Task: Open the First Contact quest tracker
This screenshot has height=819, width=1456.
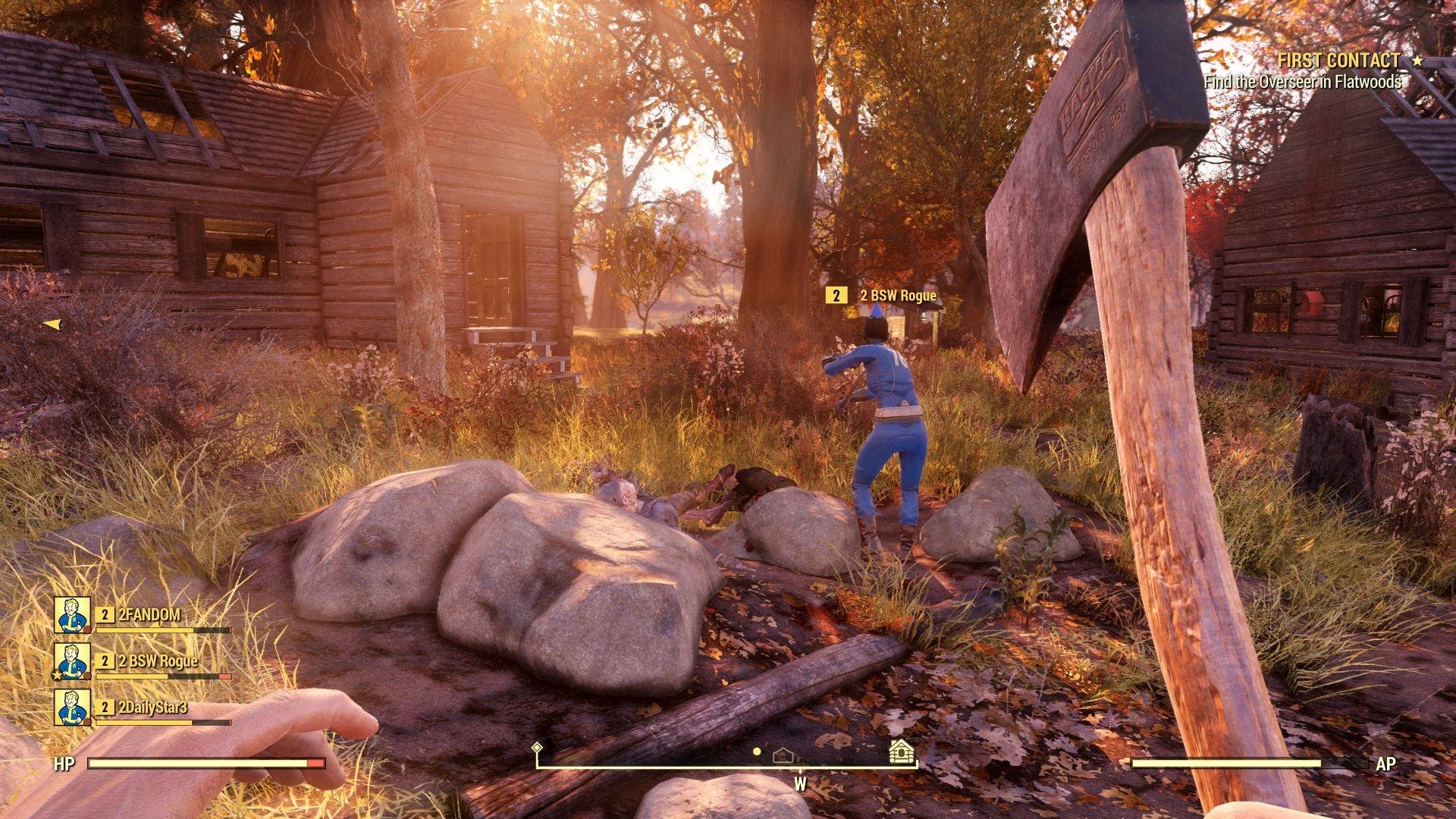Action: point(1338,61)
